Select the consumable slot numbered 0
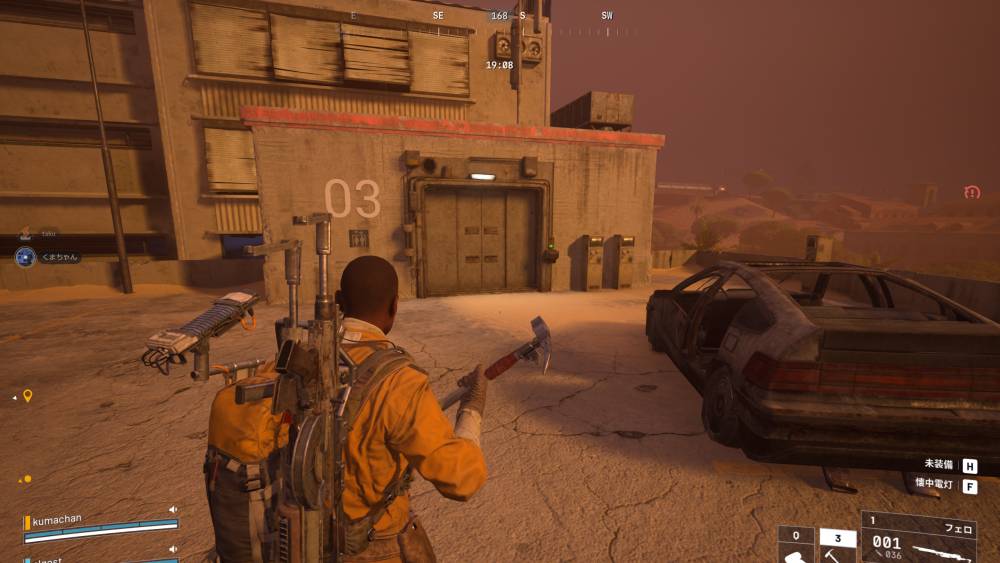This screenshot has height=563, width=1000. (796, 546)
